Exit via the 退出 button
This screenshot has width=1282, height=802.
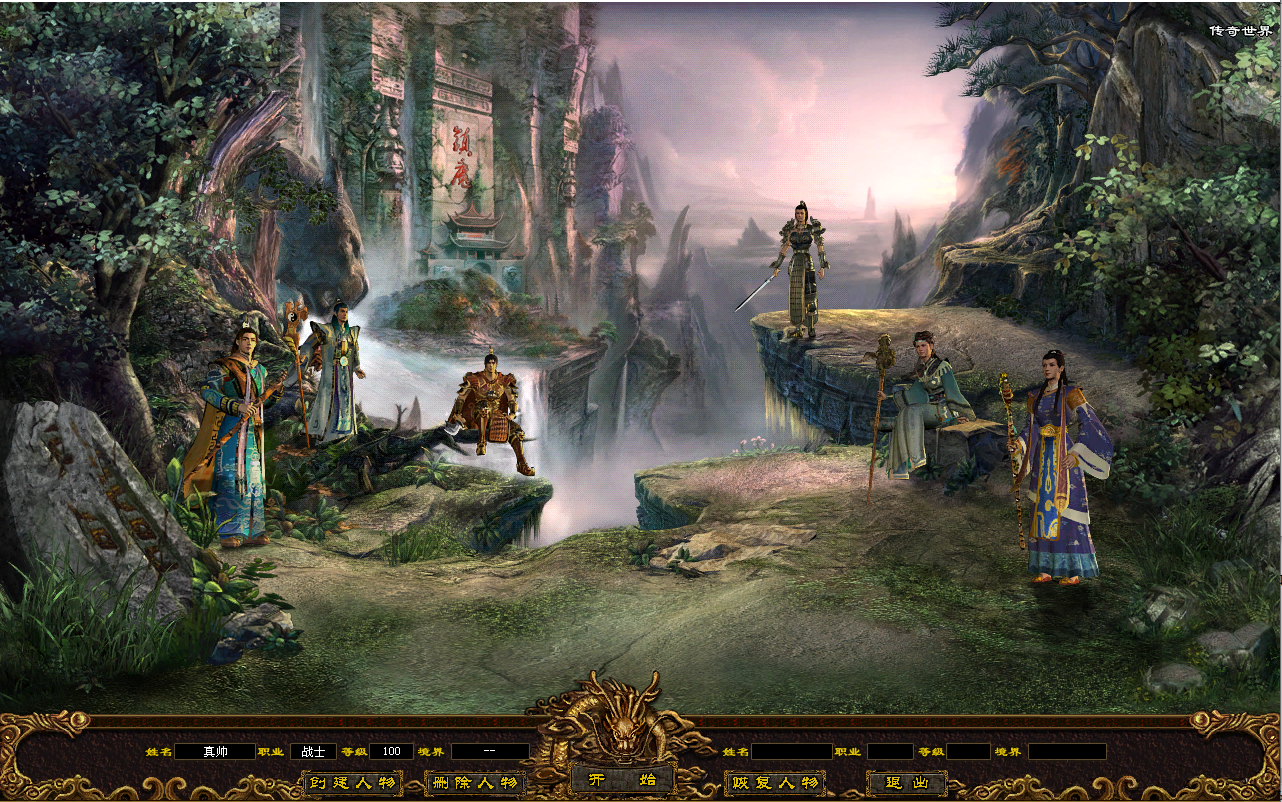906,783
